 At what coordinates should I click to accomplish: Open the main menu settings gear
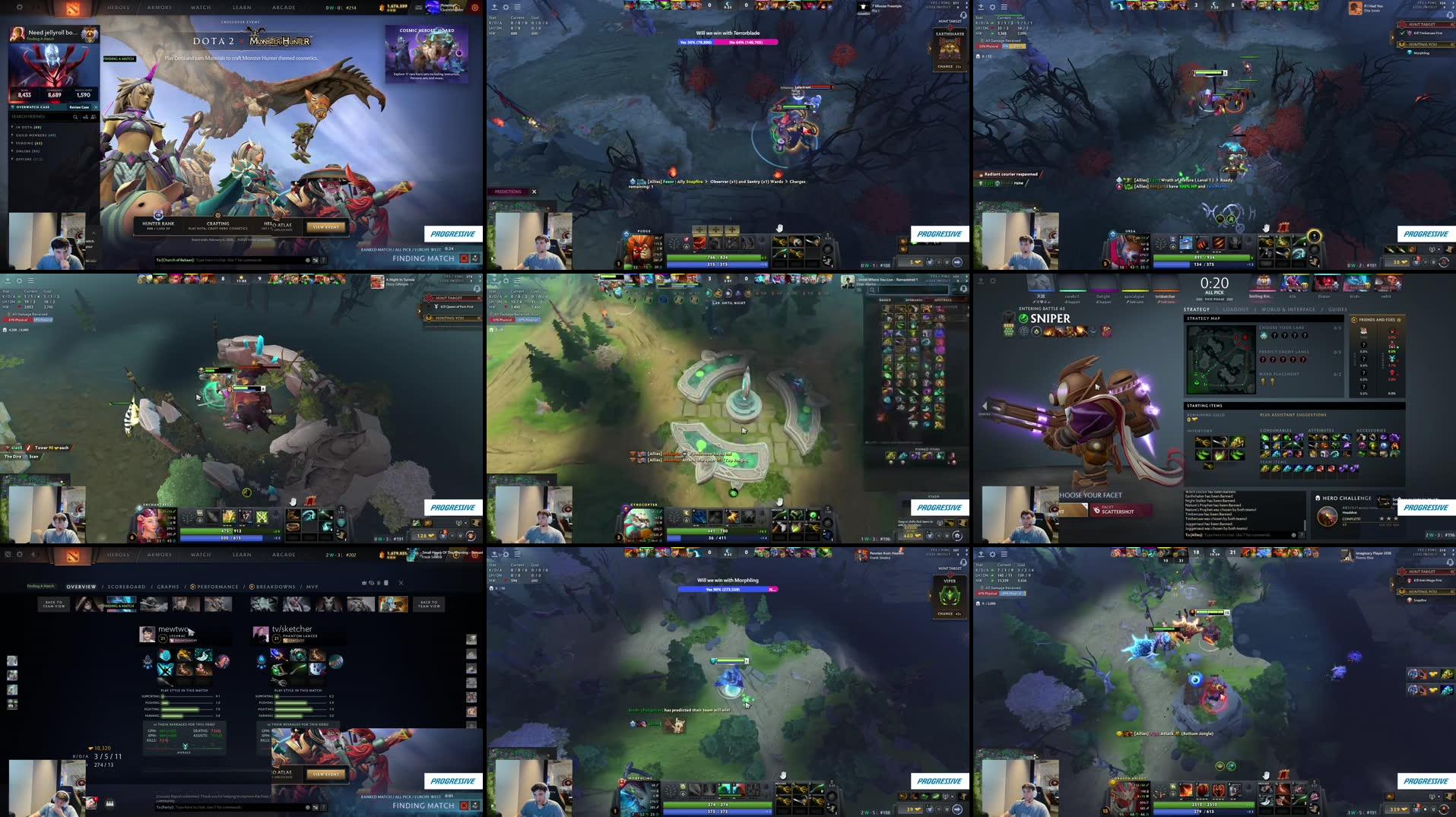tap(19, 7)
